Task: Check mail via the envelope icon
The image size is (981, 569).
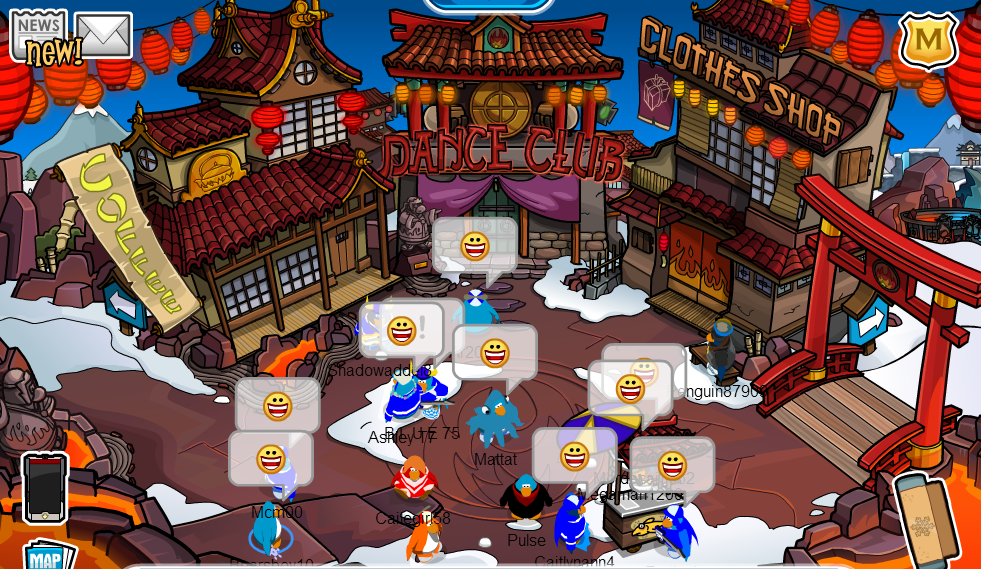Action: [x=103, y=35]
